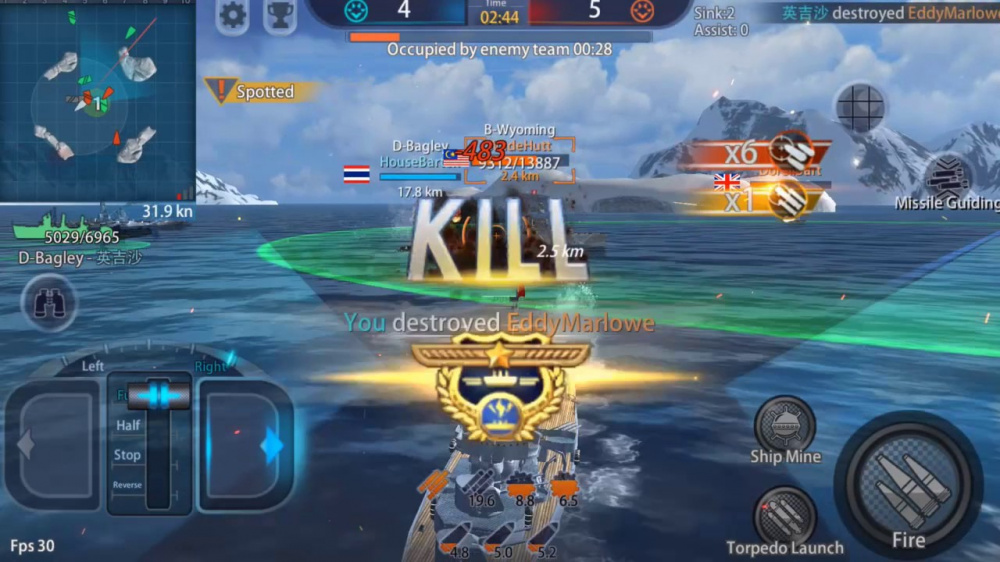
Task: Tap the tactical minimap
Action: (x=97, y=100)
